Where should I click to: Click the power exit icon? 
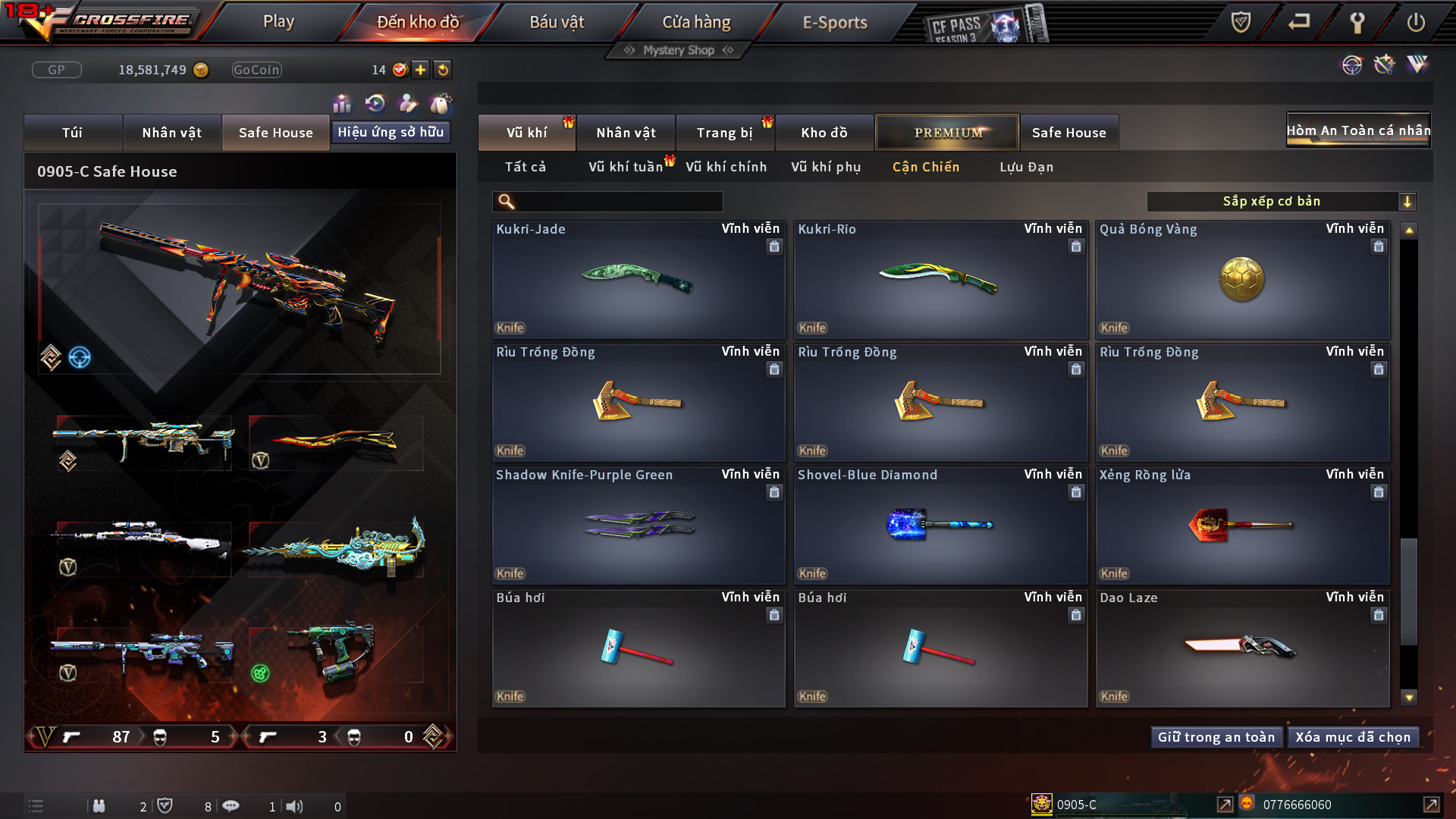point(1416,23)
